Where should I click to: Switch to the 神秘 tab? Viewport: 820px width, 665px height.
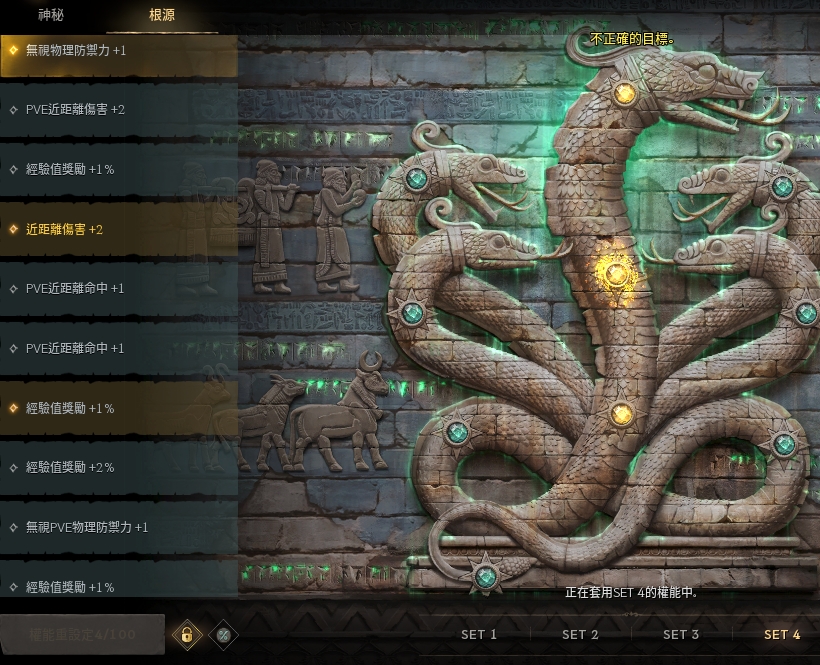50,15
